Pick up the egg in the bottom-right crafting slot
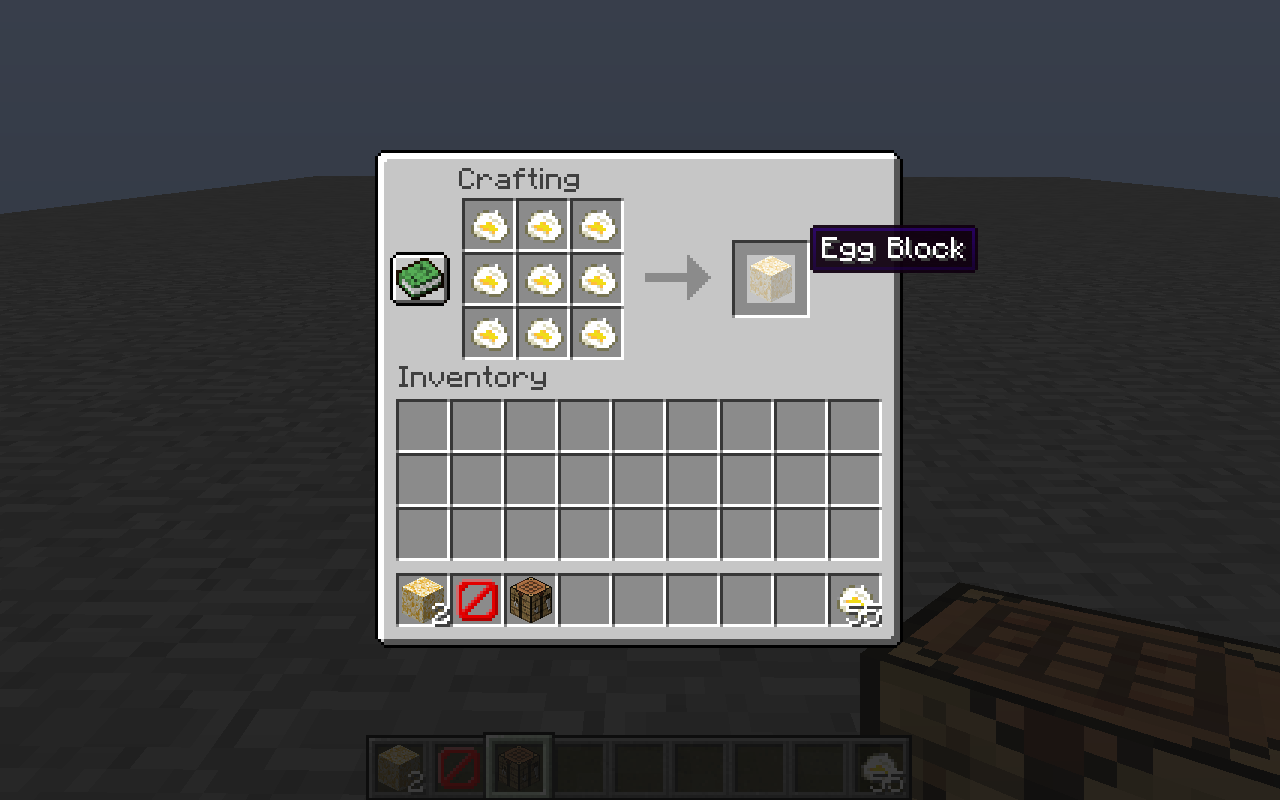1280x800 pixels. point(597,333)
